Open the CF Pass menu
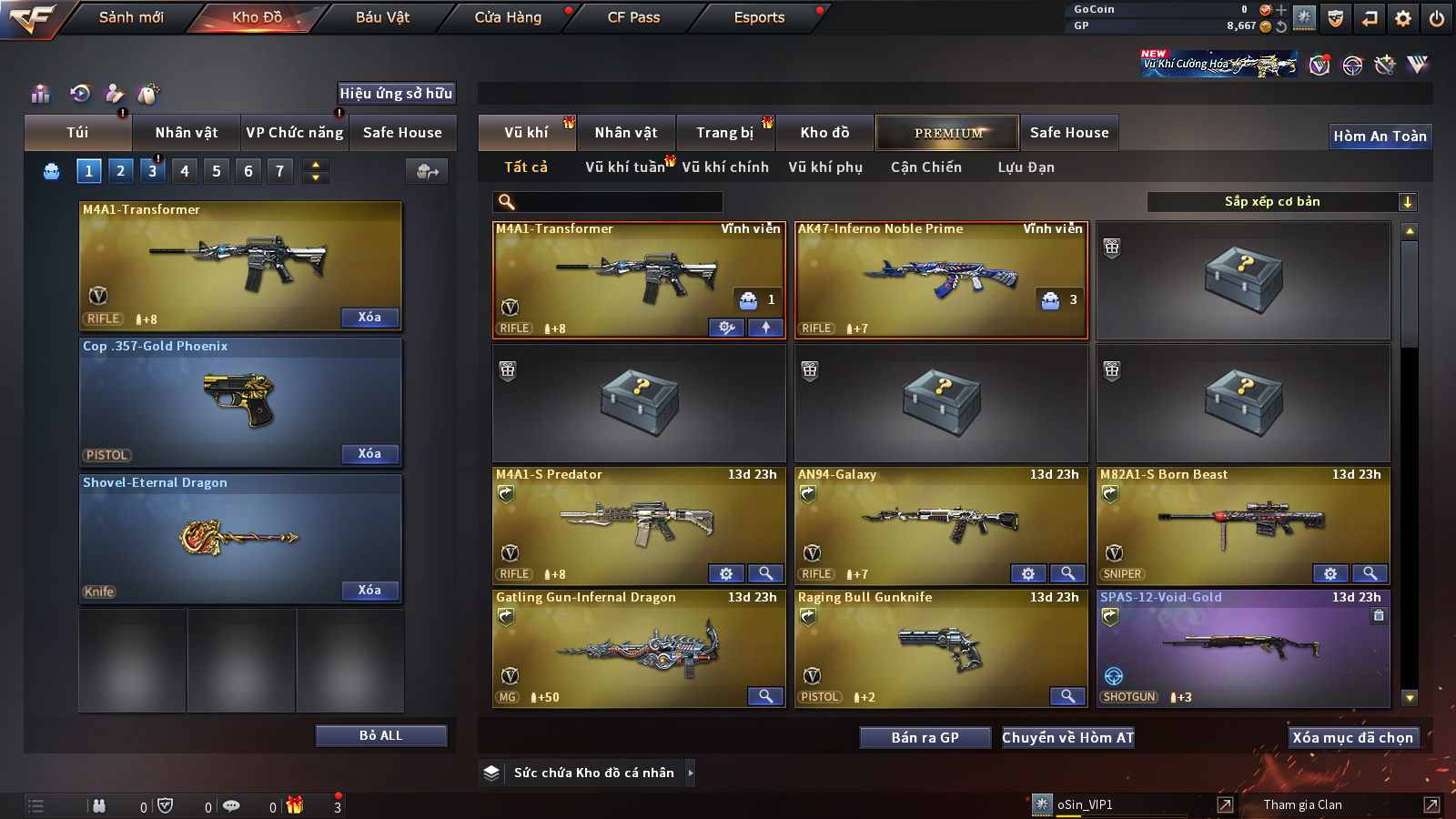Image resolution: width=1456 pixels, height=819 pixels. pyautogui.click(x=633, y=17)
